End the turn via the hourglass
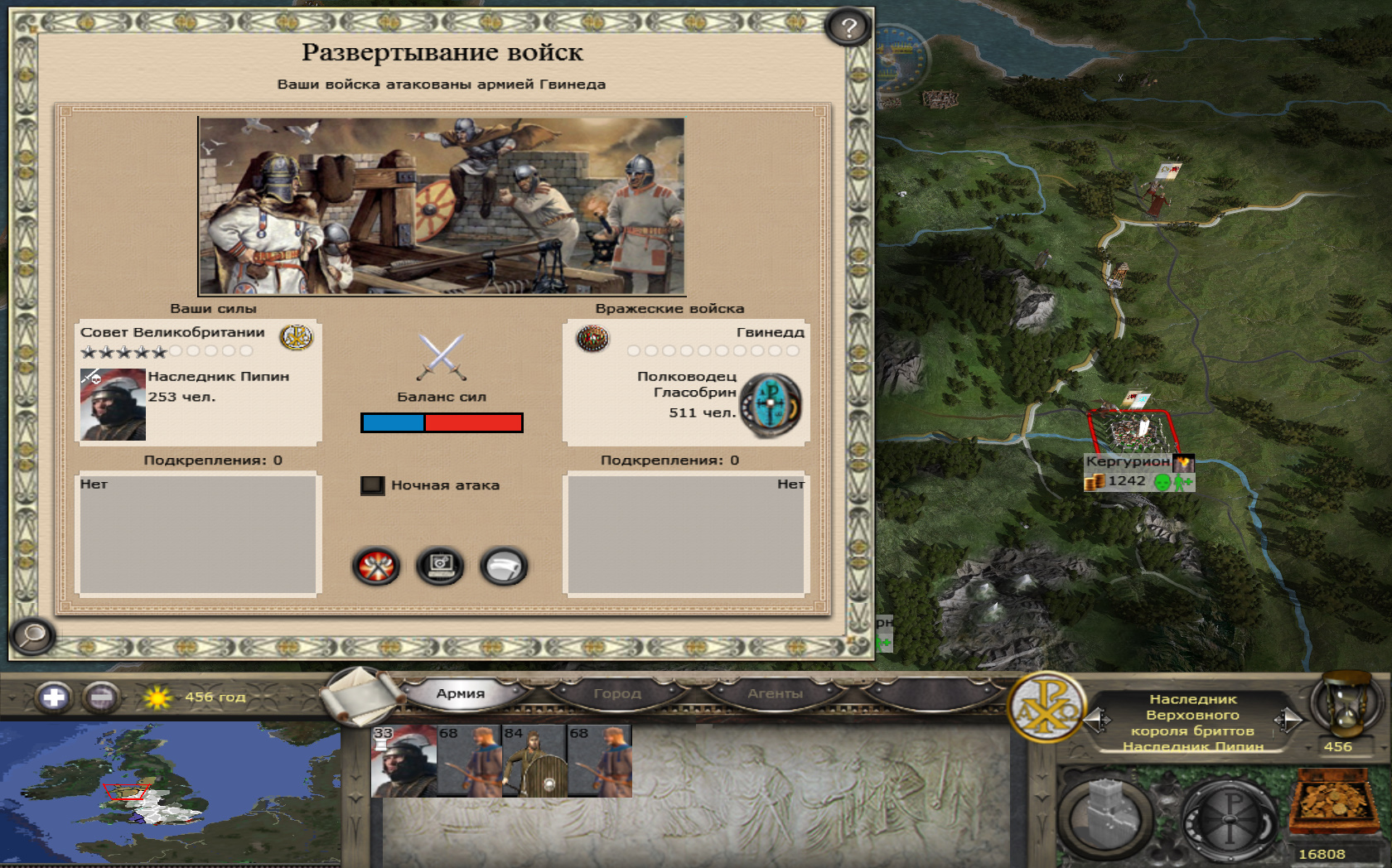The width and height of the screenshot is (1392, 868). [x=1346, y=705]
